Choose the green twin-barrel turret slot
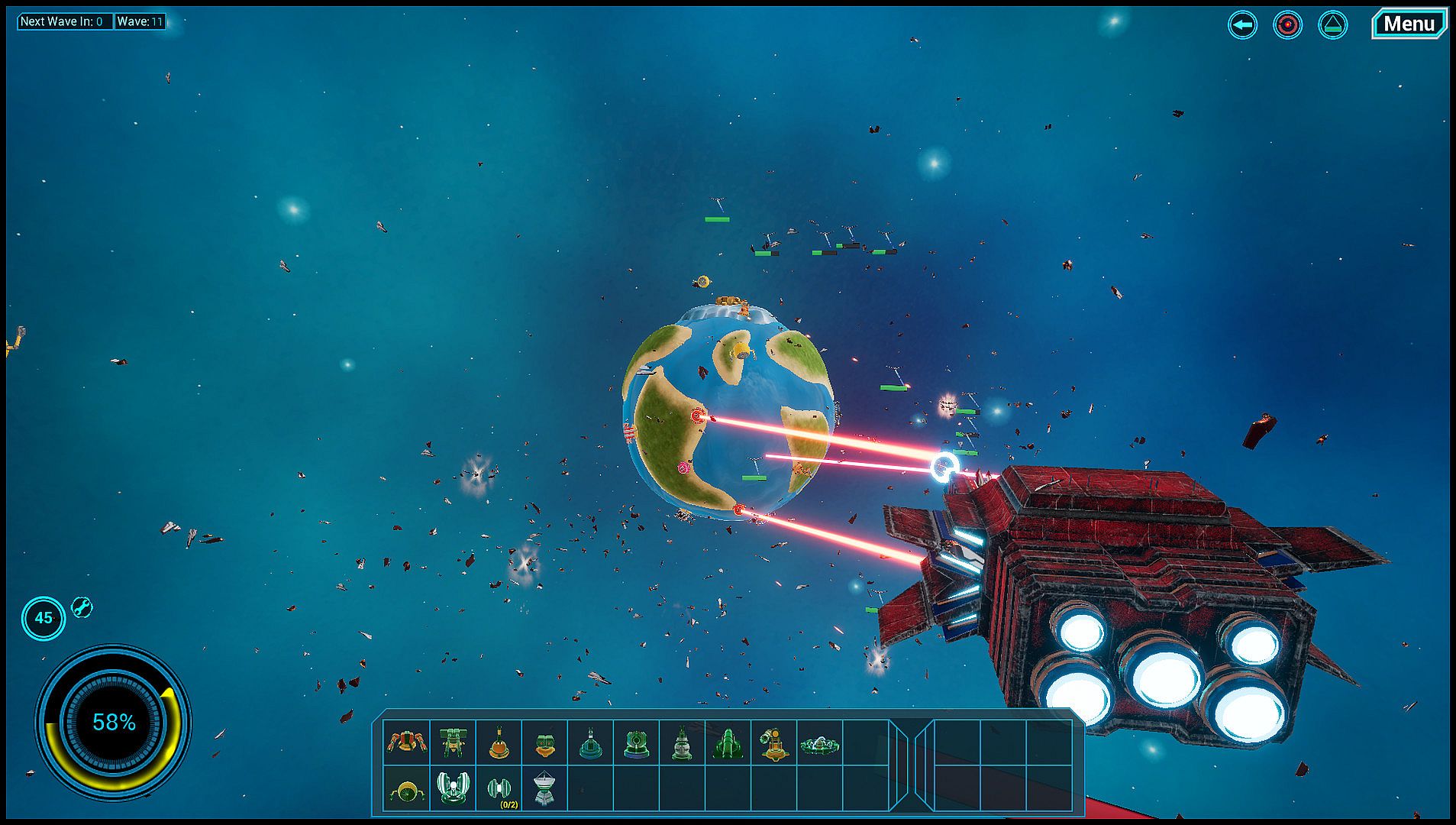The image size is (1456, 825). click(x=453, y=742)
